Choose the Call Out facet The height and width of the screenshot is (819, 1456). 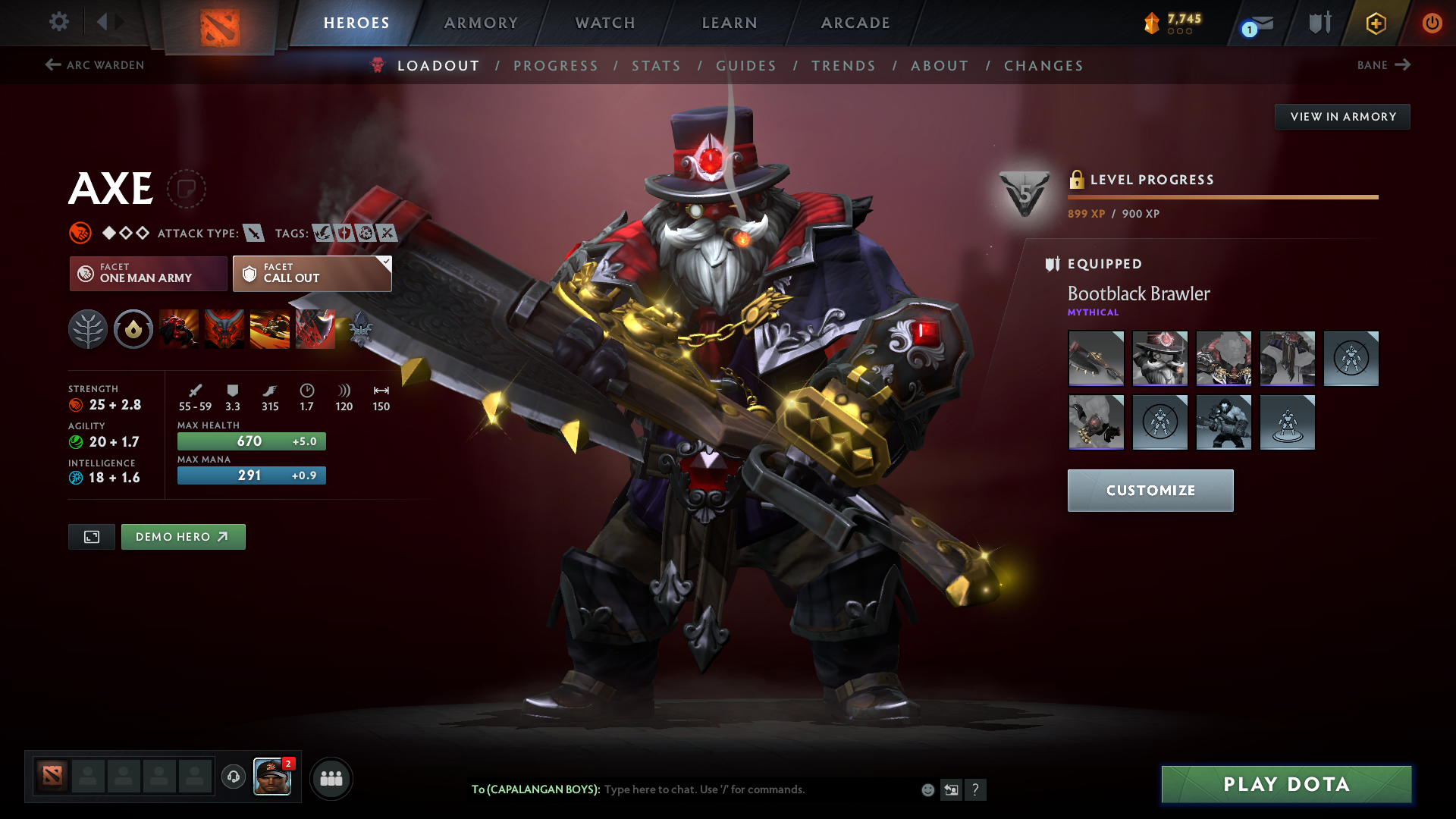[312, 274]
